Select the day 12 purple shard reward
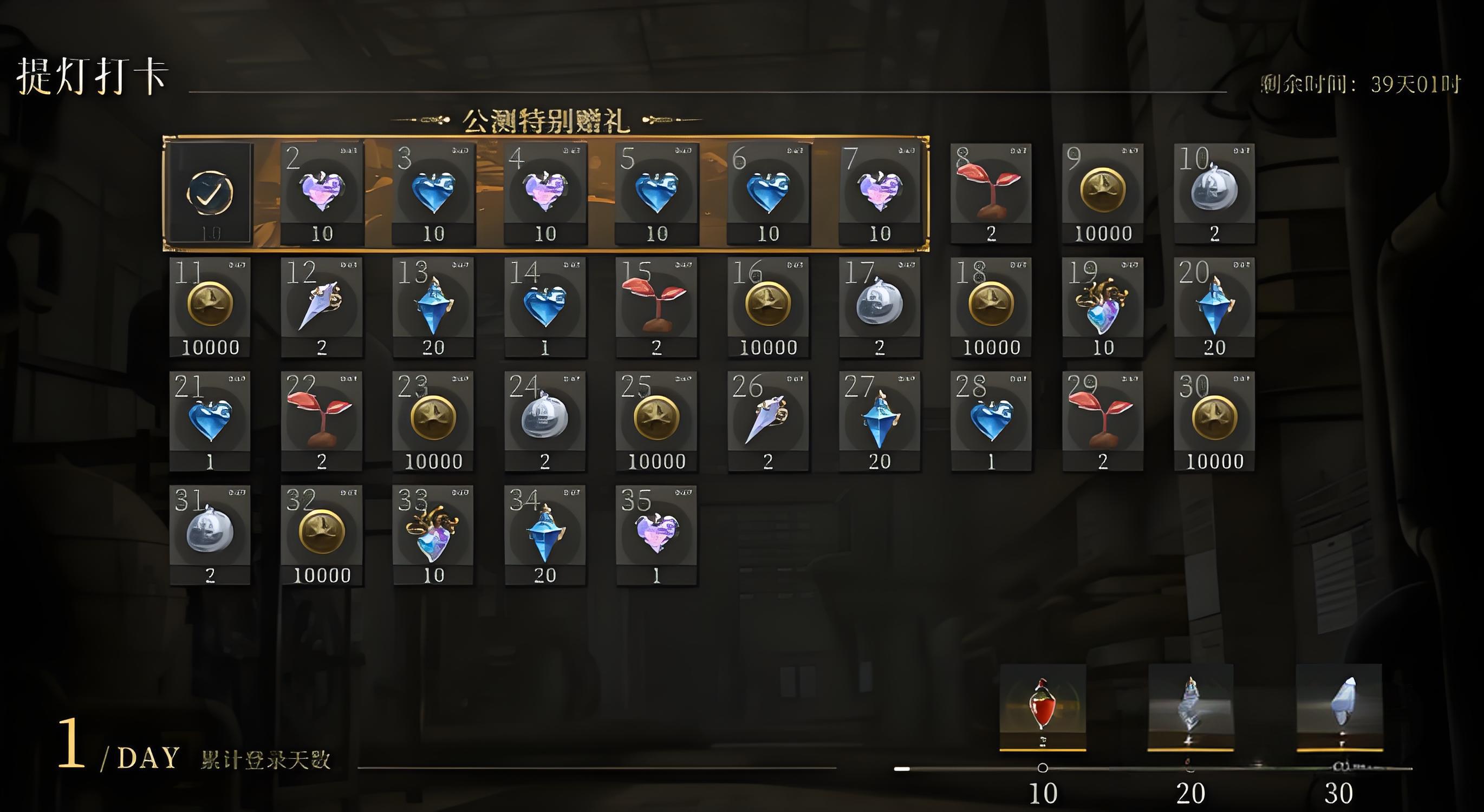 coord(322,307)
